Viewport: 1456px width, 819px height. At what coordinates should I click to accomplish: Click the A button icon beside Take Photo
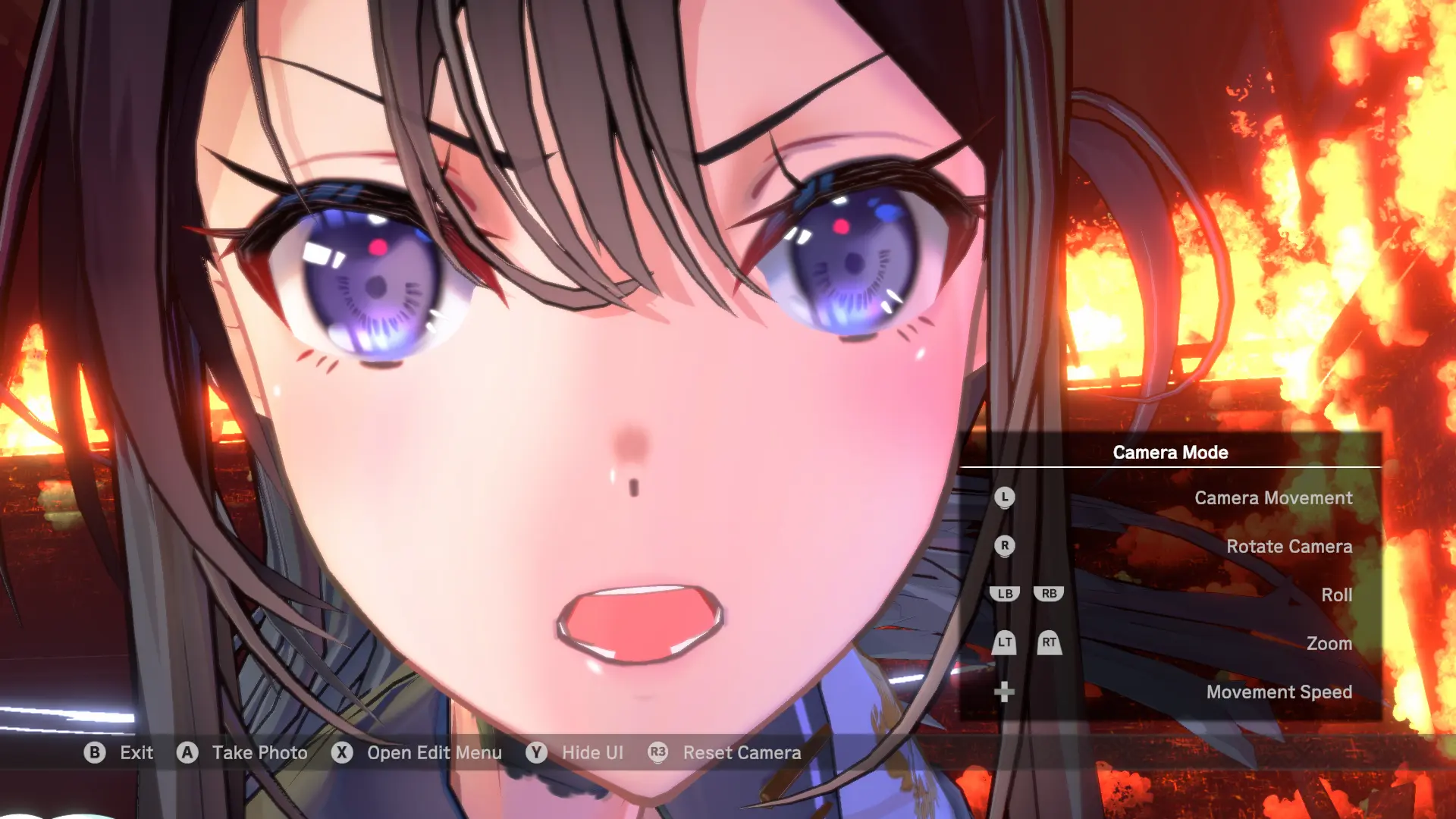(x=187, y=753)
